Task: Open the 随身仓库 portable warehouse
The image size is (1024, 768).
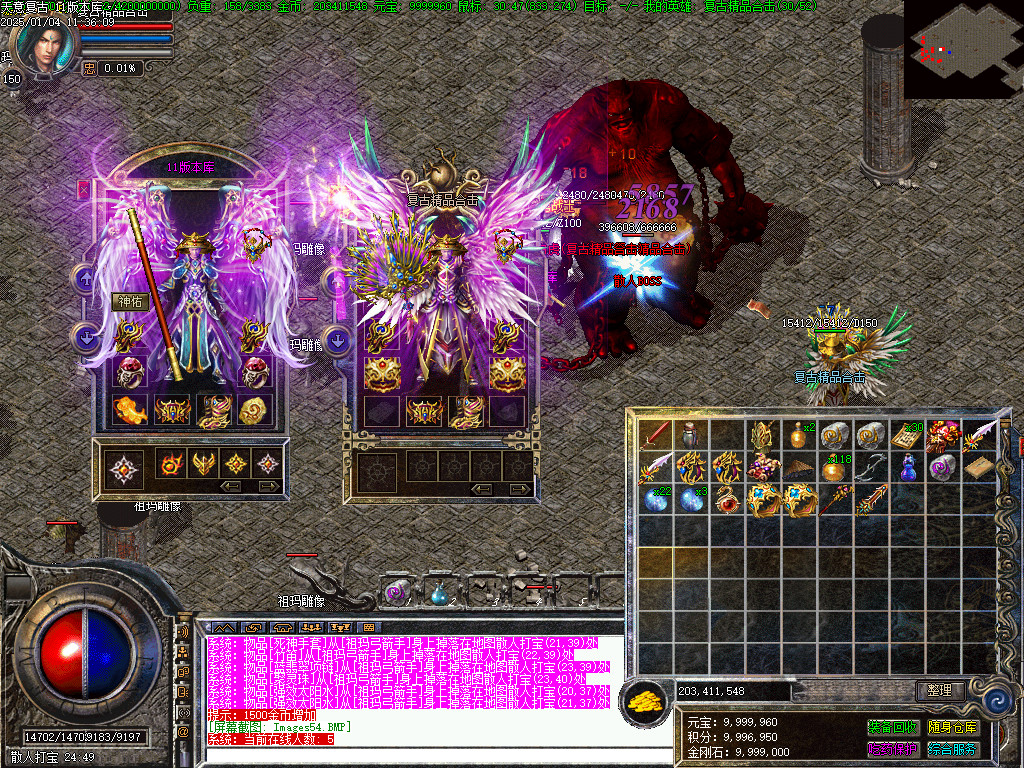Action: [x=953, y=727]
